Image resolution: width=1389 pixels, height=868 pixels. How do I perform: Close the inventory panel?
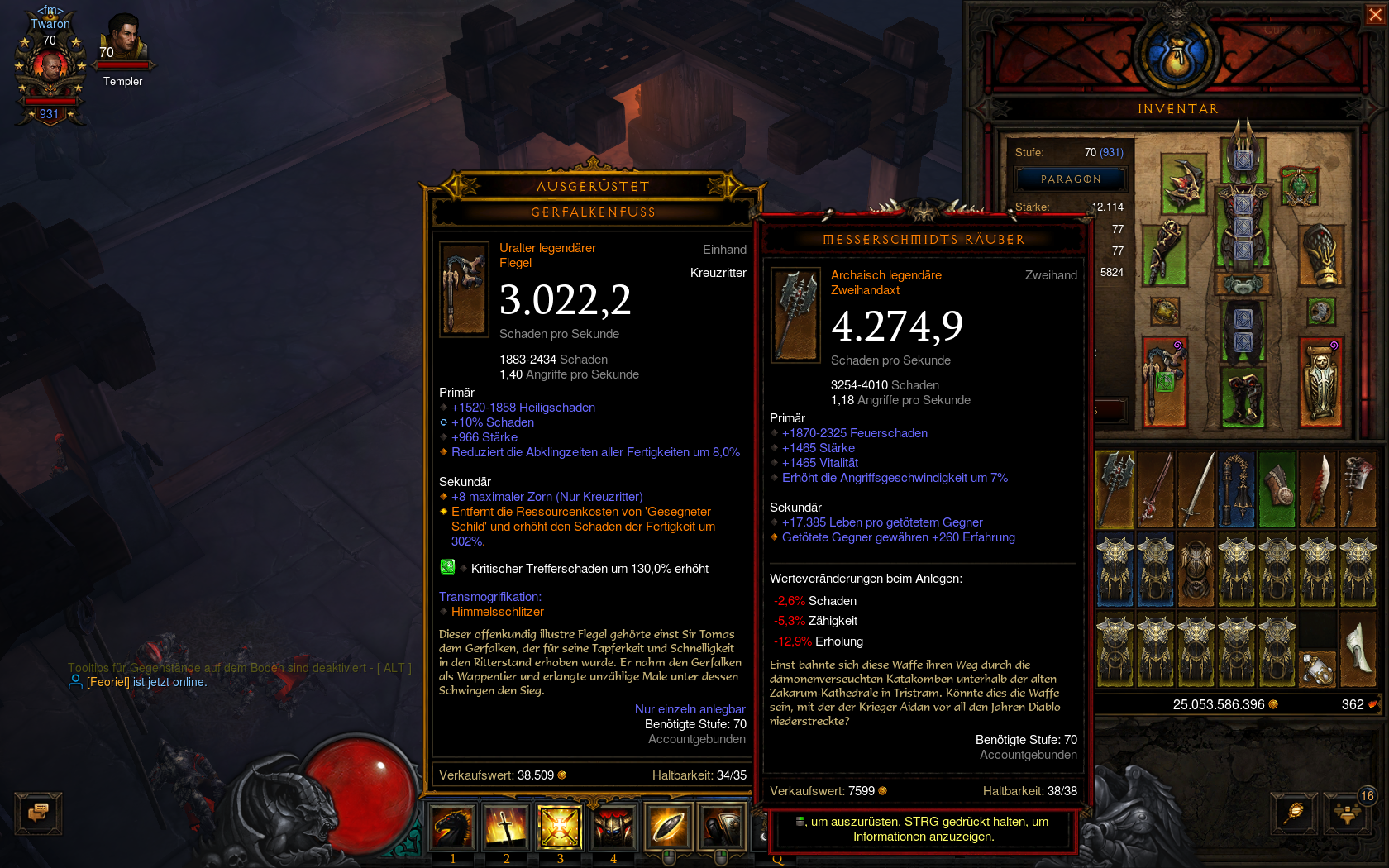(x=1375, y=15)
